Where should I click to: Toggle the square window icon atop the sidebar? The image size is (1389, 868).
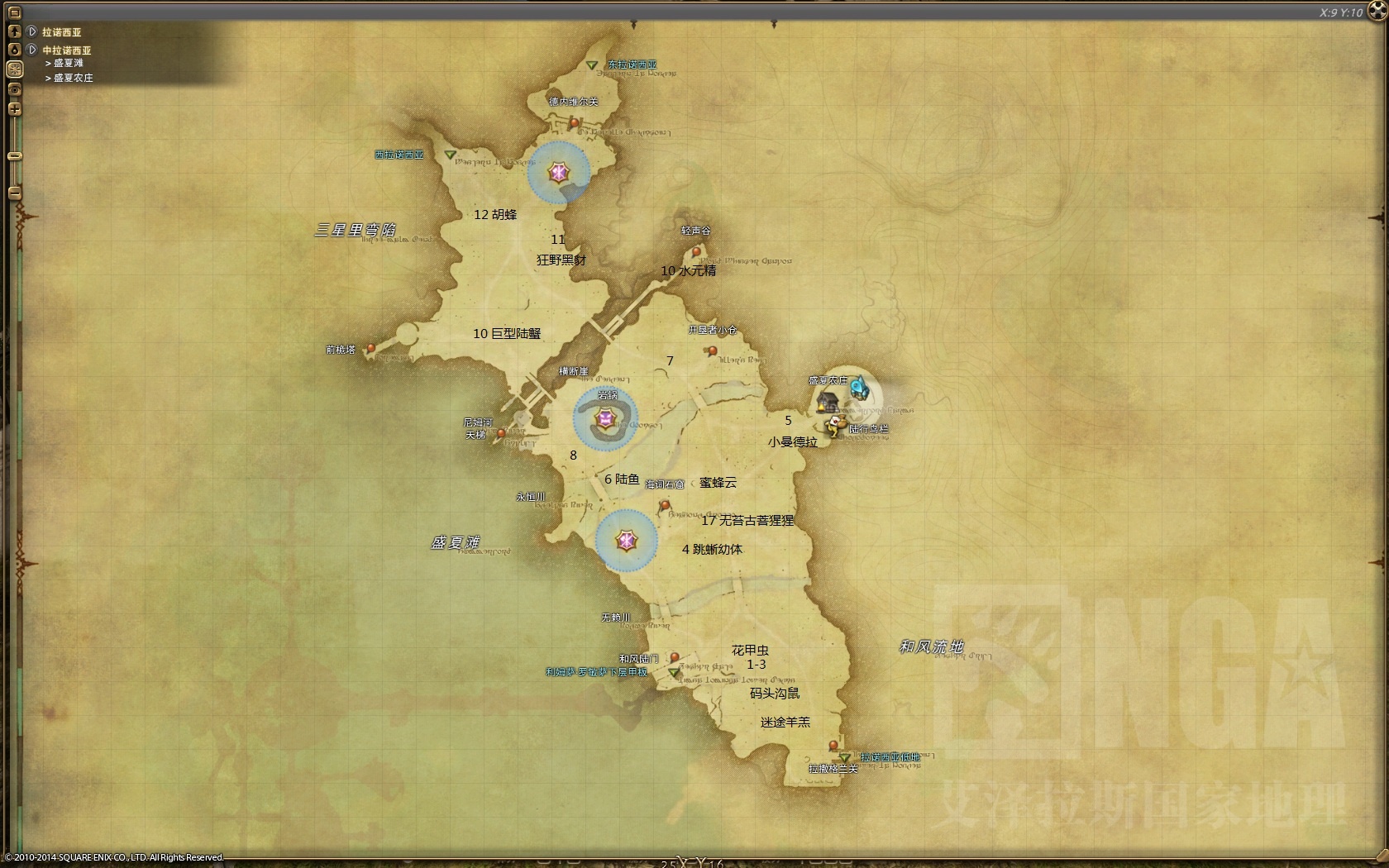coord(14,12)
